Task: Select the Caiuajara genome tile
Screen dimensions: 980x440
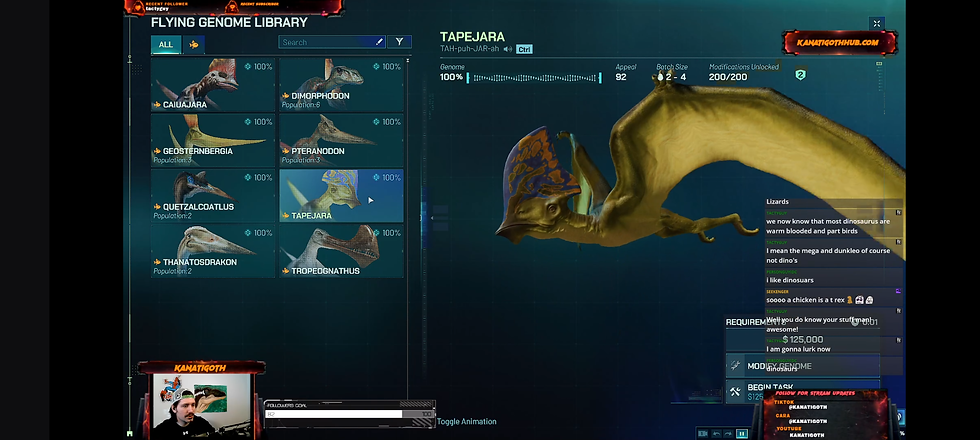Action: tap(212, 84)
